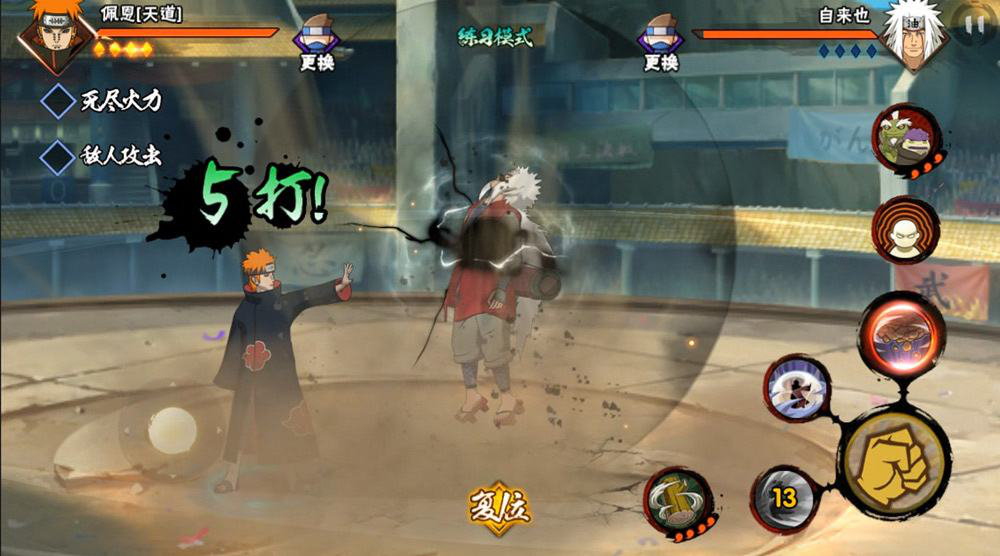Toggle the 无尽火力 checkbox
Screen dimensions: 1000x556
58,100
